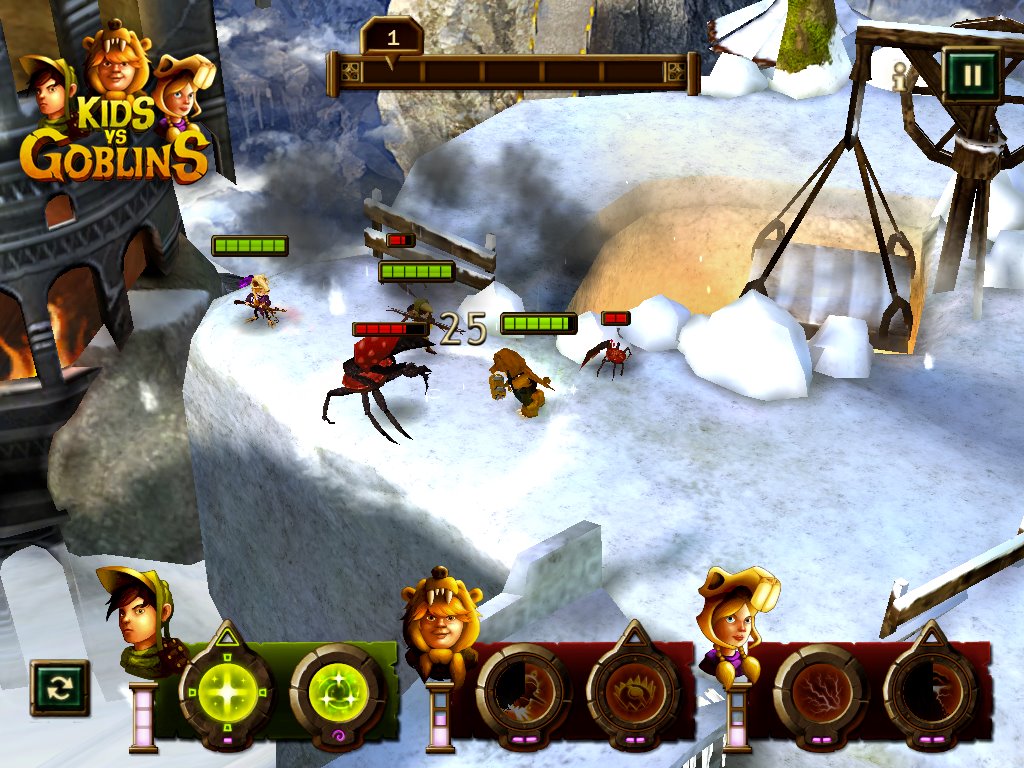The image size is (1024, 768).
Task: Activate the green starburst ability
Action: click(x=226, y=692)
